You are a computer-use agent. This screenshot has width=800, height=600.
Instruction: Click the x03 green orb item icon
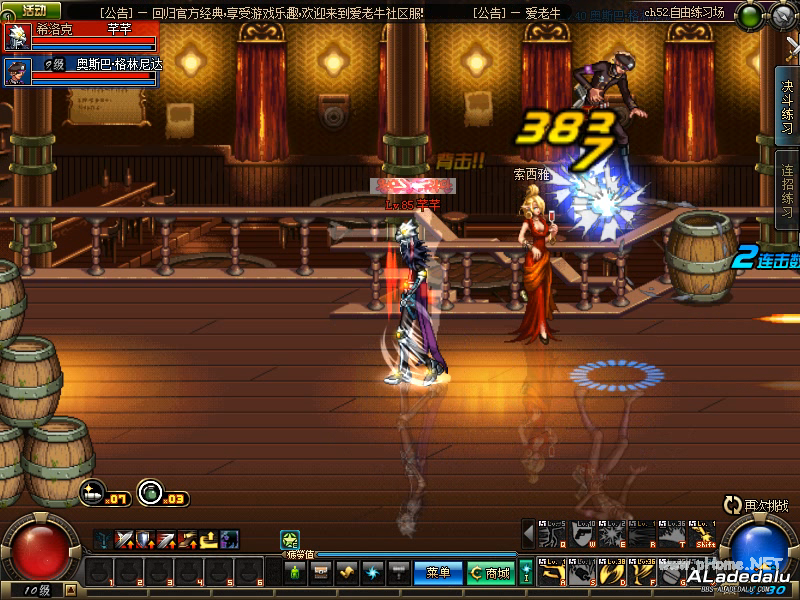click(149, 492)
